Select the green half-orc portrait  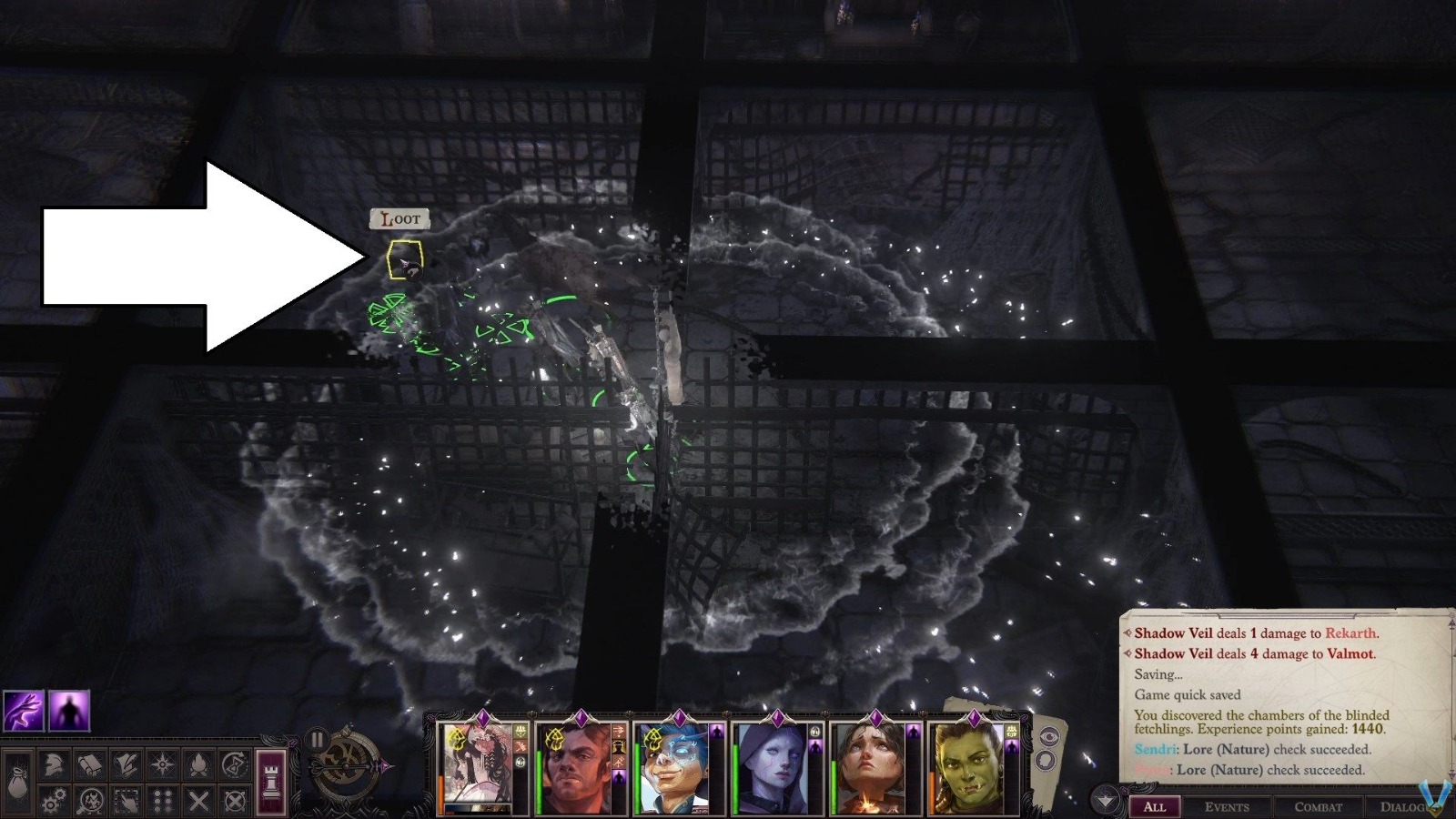pyautogui.click(x=967, y=769)
